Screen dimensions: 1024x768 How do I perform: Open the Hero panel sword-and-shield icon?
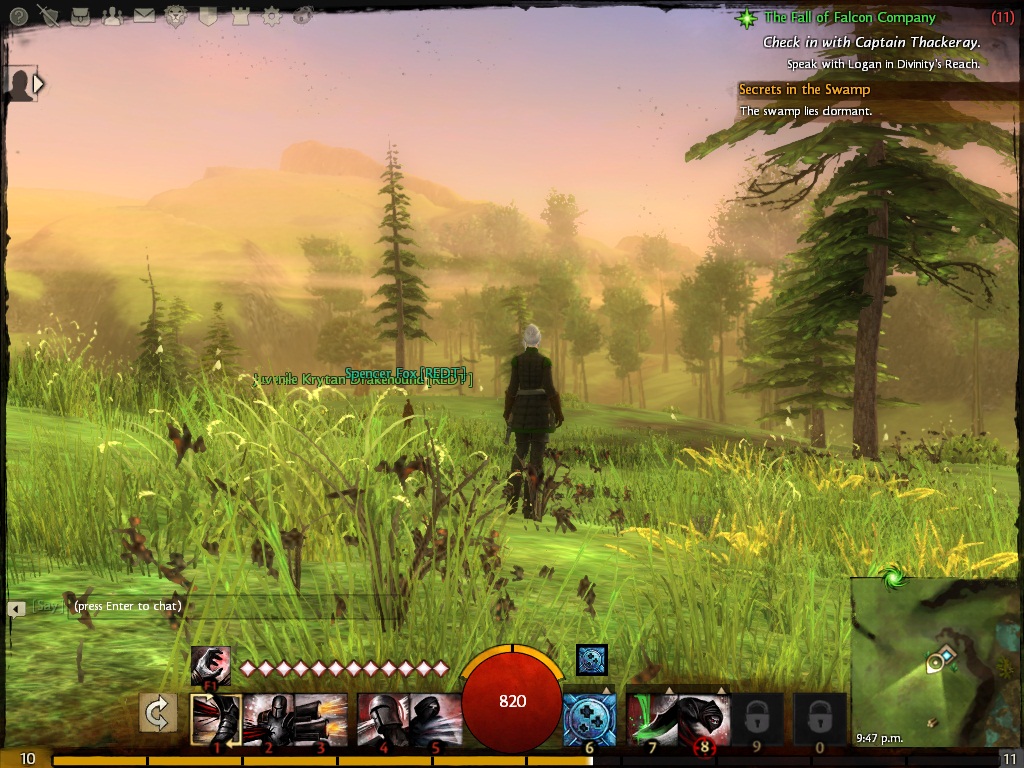point(48,15)
